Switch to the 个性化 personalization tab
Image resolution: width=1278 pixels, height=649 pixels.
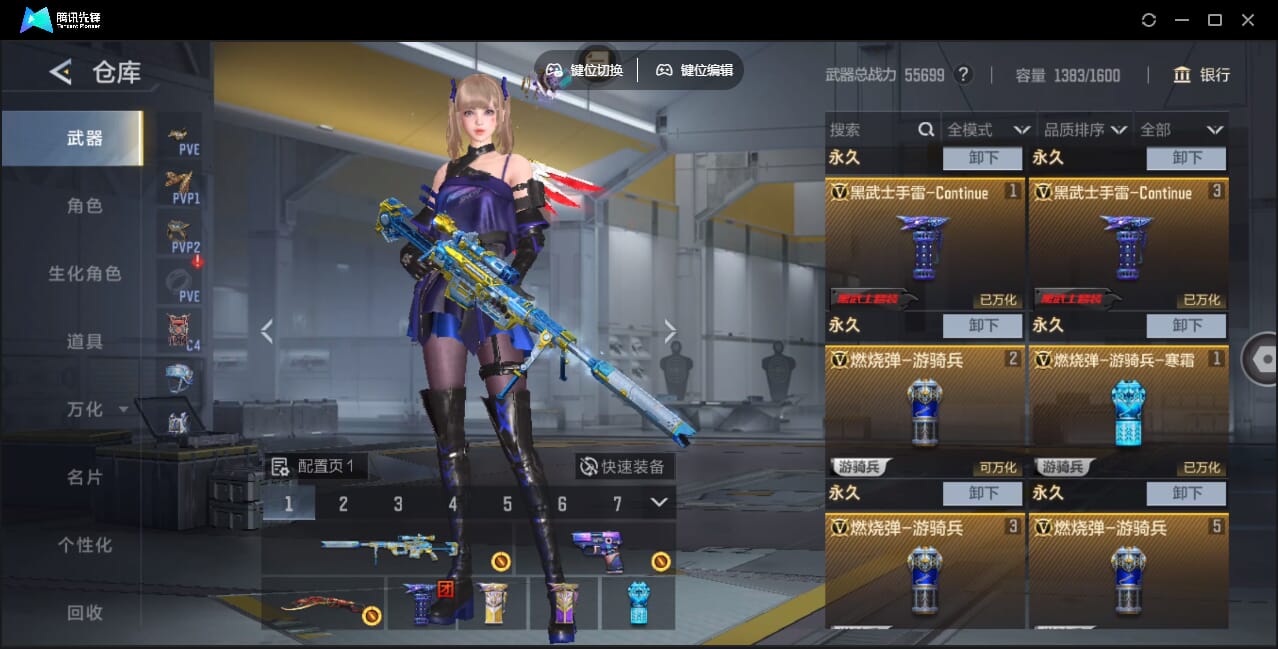tap(85, 545)
